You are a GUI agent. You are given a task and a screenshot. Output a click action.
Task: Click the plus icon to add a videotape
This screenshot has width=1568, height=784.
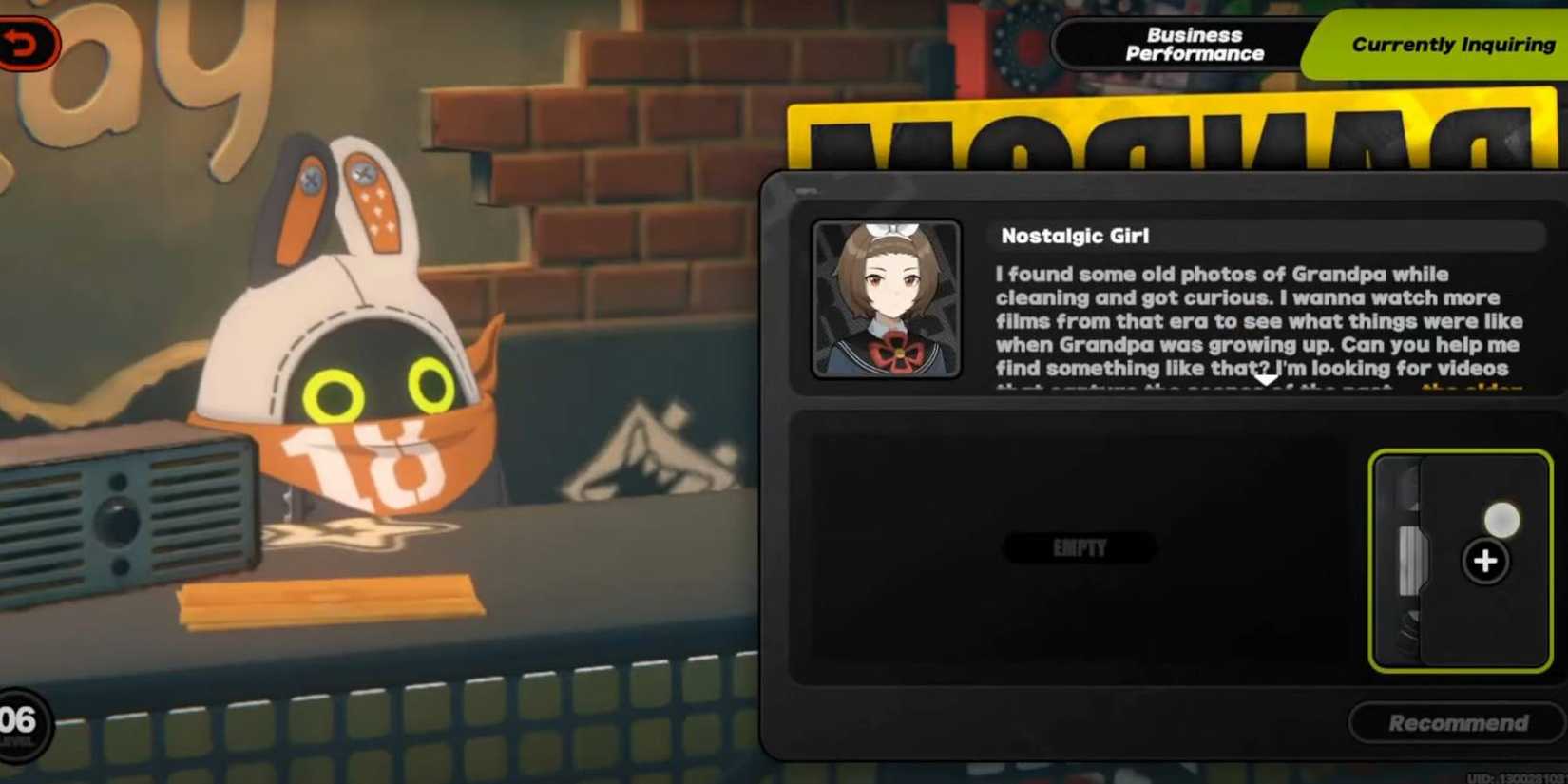1483,563
